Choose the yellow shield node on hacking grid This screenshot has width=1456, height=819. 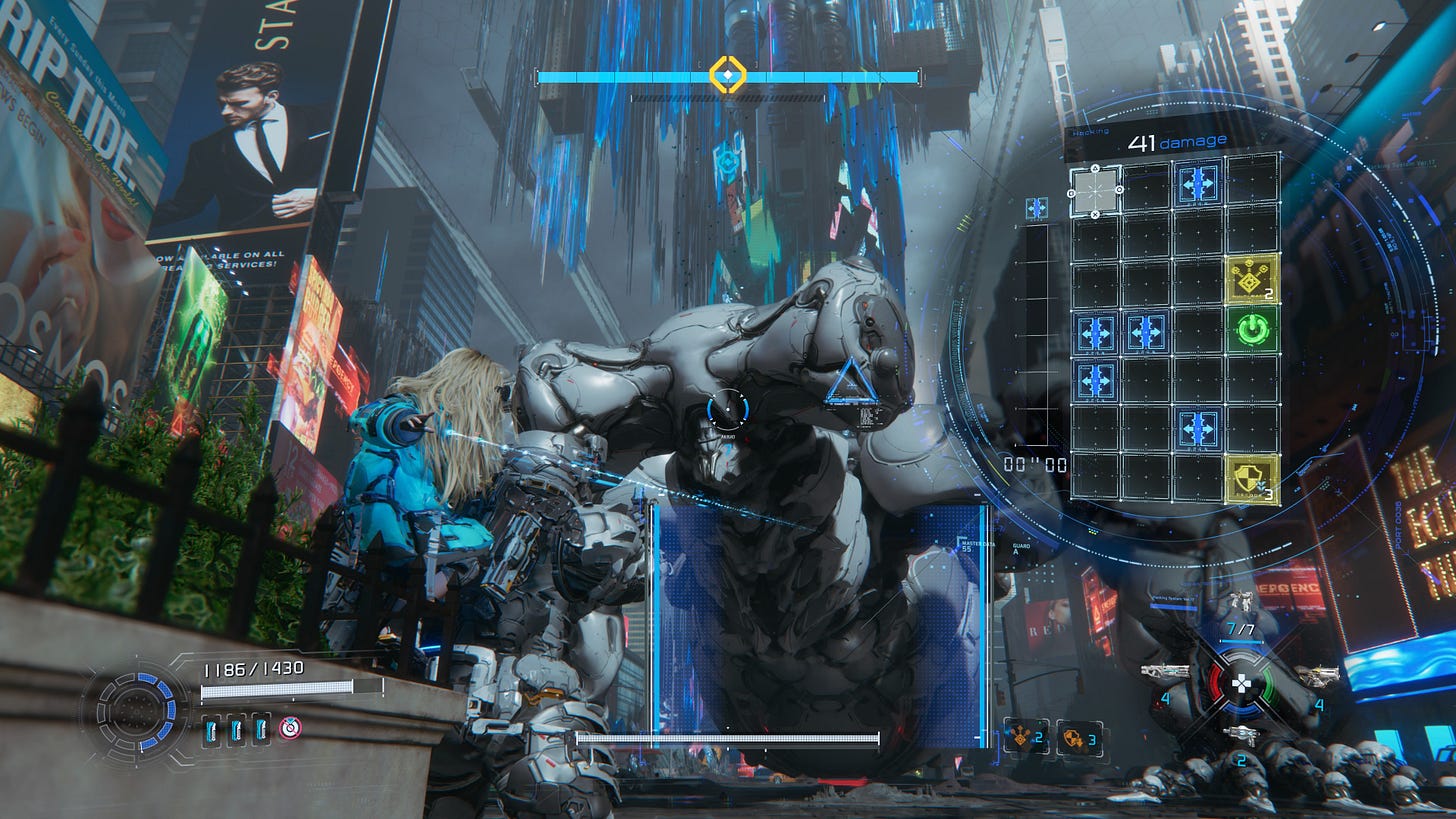[1253, 479]
